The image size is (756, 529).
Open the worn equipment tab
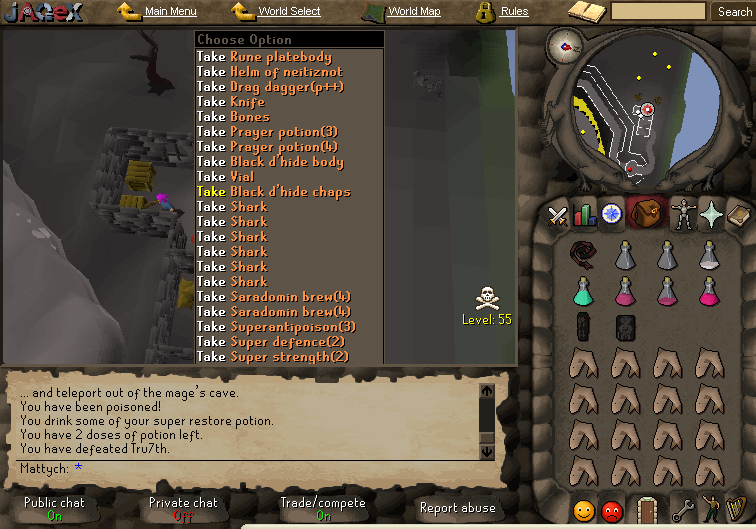click(x=684, y=215)
